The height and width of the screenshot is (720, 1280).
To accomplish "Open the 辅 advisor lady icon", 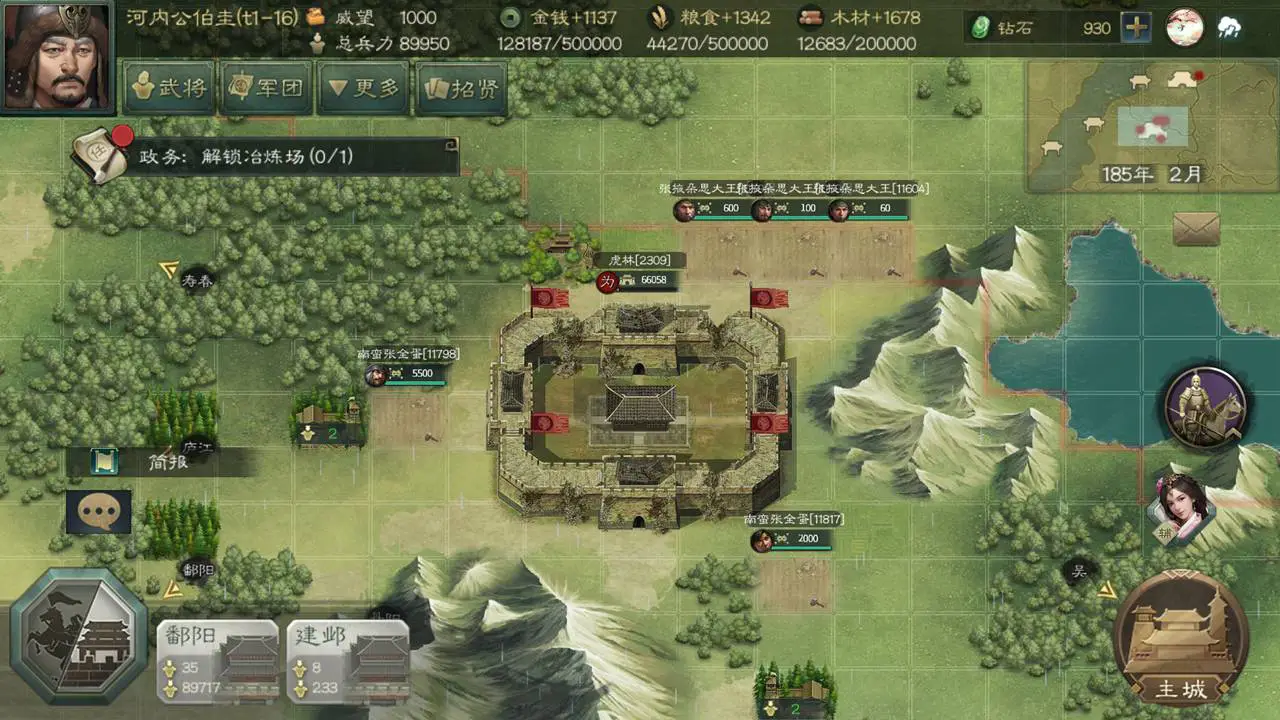I will click(1180, 510).
